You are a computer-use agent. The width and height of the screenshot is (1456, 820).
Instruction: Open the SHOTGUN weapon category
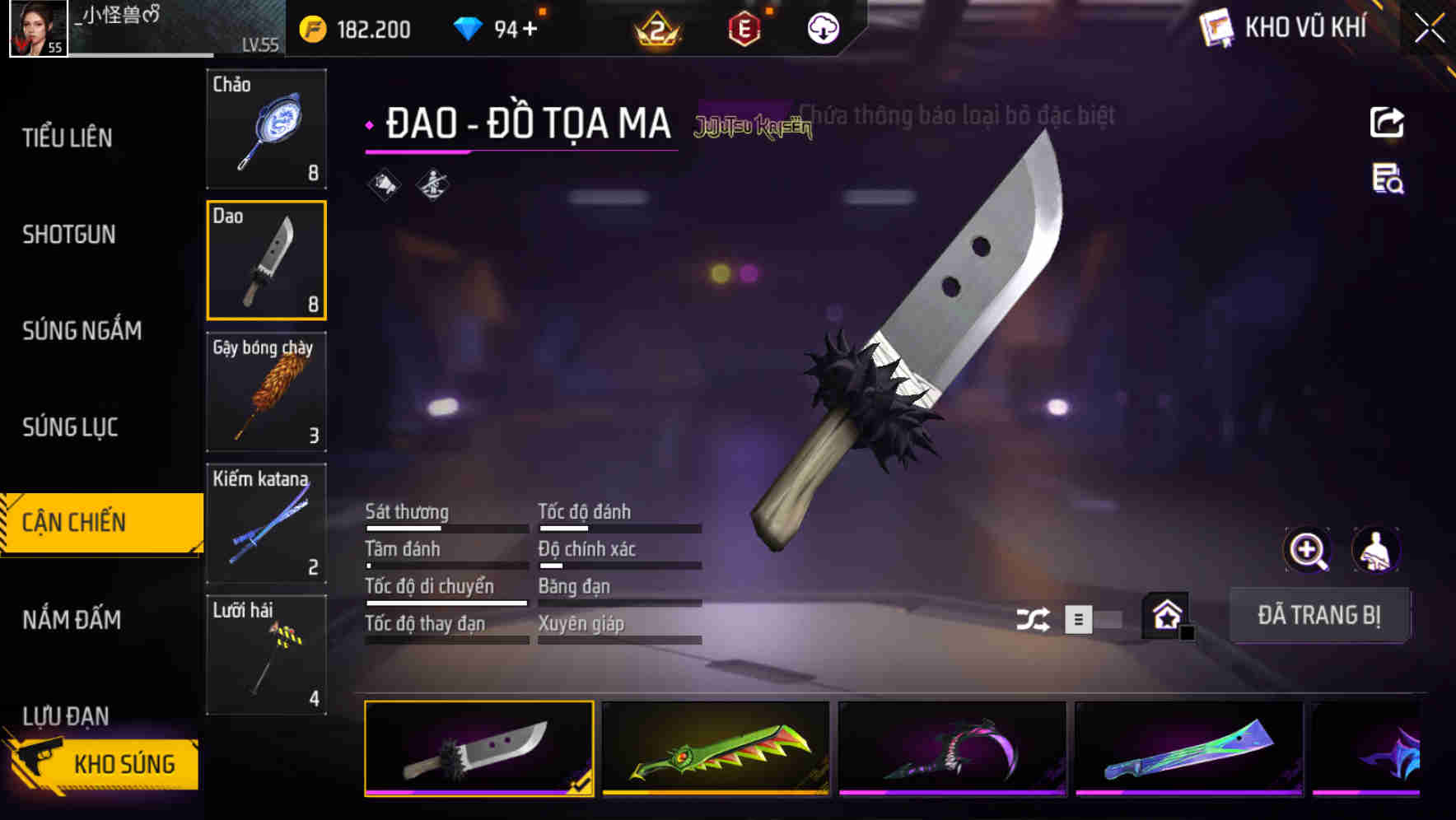point(69,235)
